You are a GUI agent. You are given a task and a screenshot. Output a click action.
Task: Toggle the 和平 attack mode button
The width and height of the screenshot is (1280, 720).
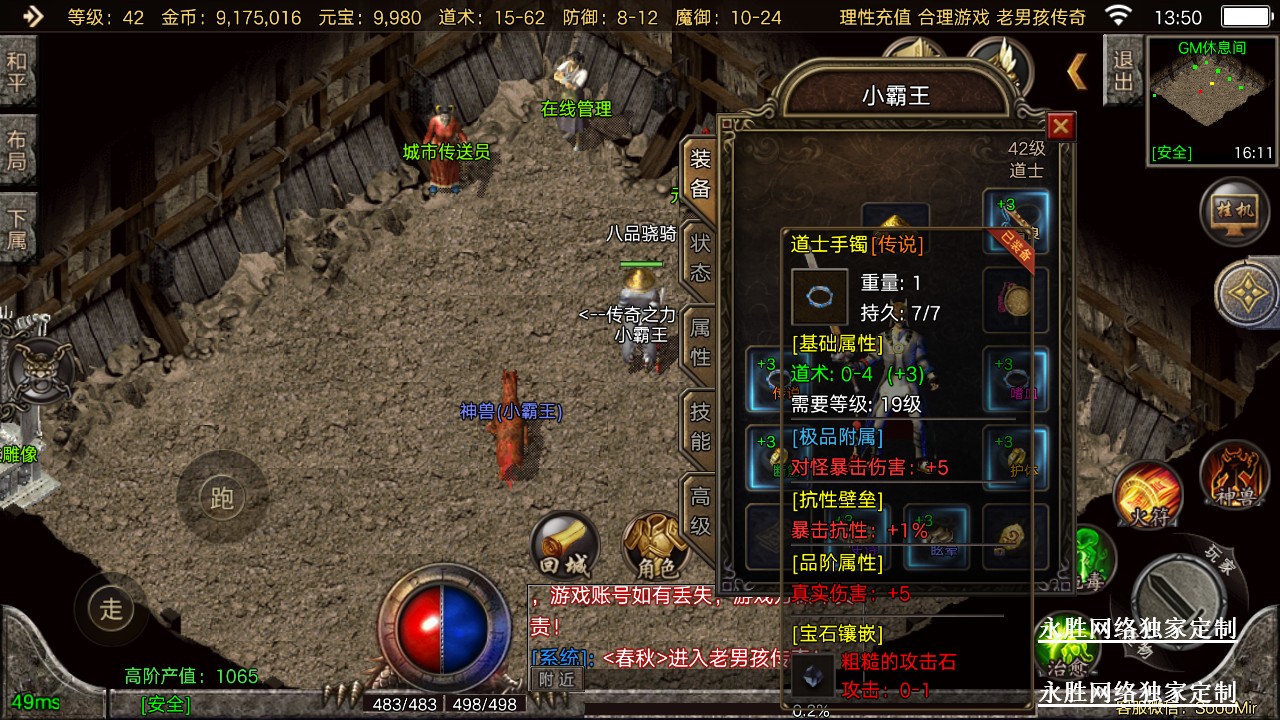(17, 71)
